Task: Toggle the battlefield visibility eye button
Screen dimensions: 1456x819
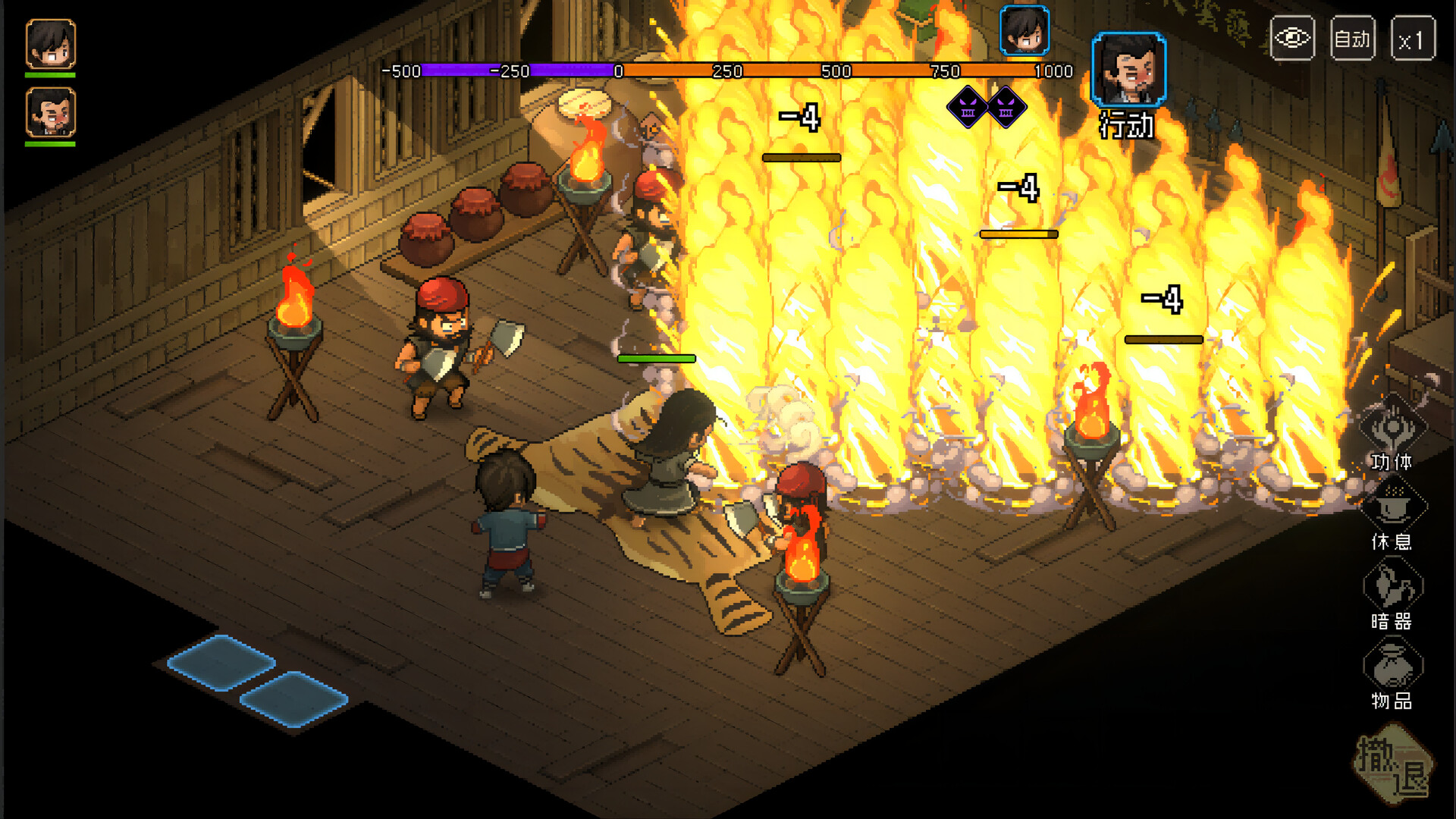Action: (x=1291, y=36)
